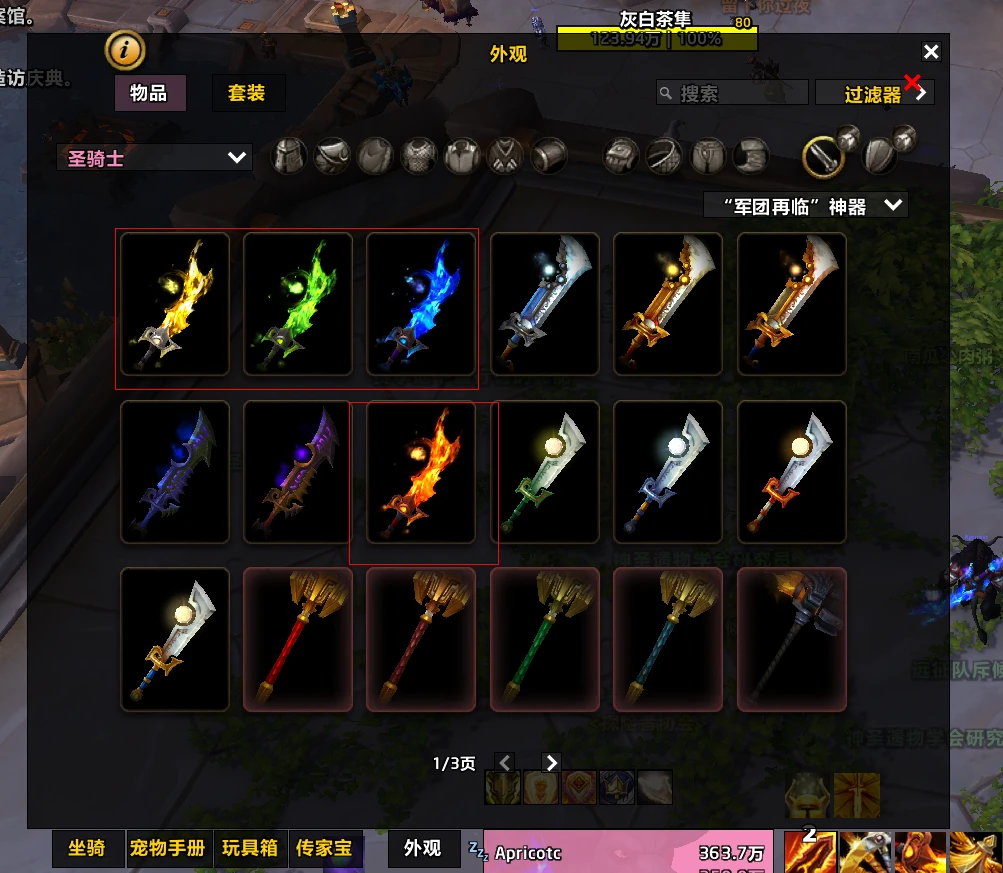Select the golden flame sword appearance
The width and height of the screenshot is (1003, 873).
coord(175,304)
